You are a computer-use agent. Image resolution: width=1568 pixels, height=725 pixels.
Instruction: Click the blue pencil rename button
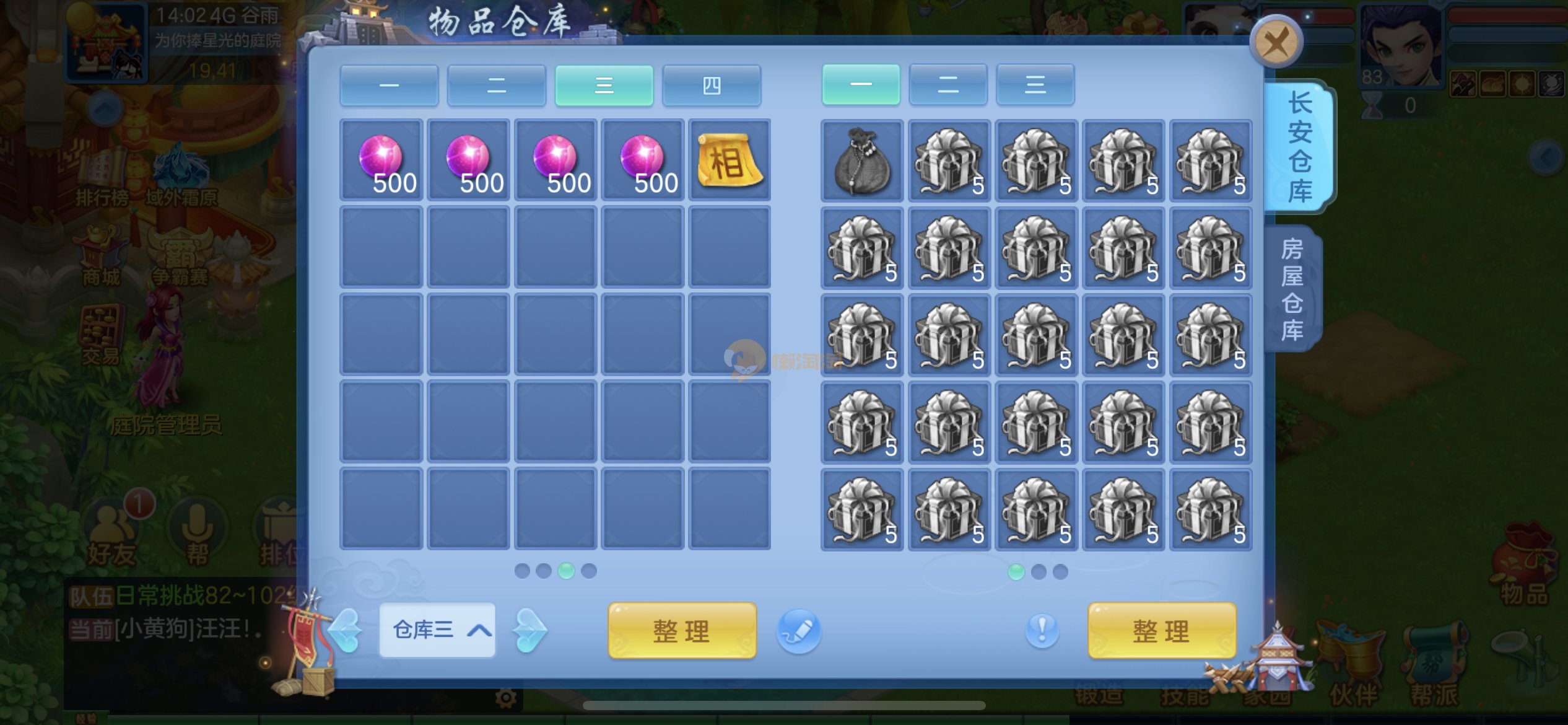point(799,631)
